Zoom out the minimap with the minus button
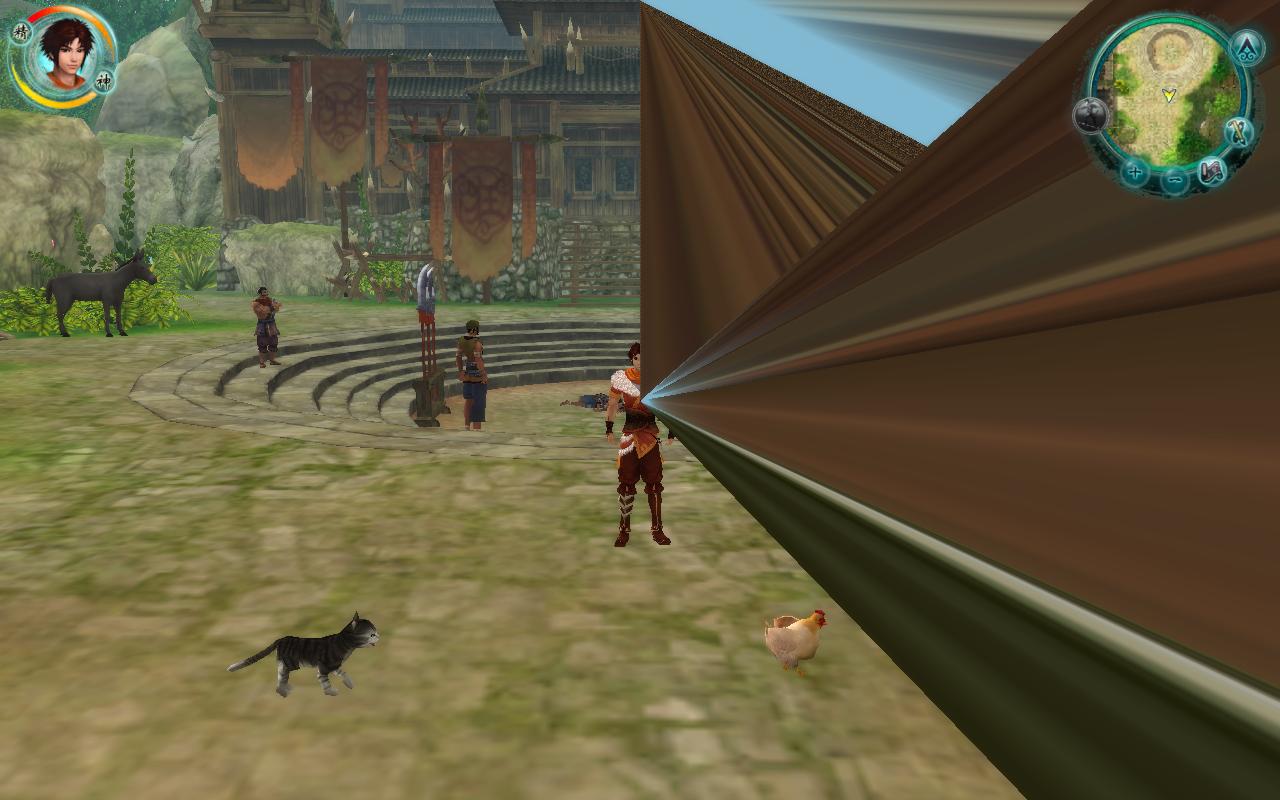Image resolution: width=1280 pixels, height=800 pixels. [x=1175, y=181]
